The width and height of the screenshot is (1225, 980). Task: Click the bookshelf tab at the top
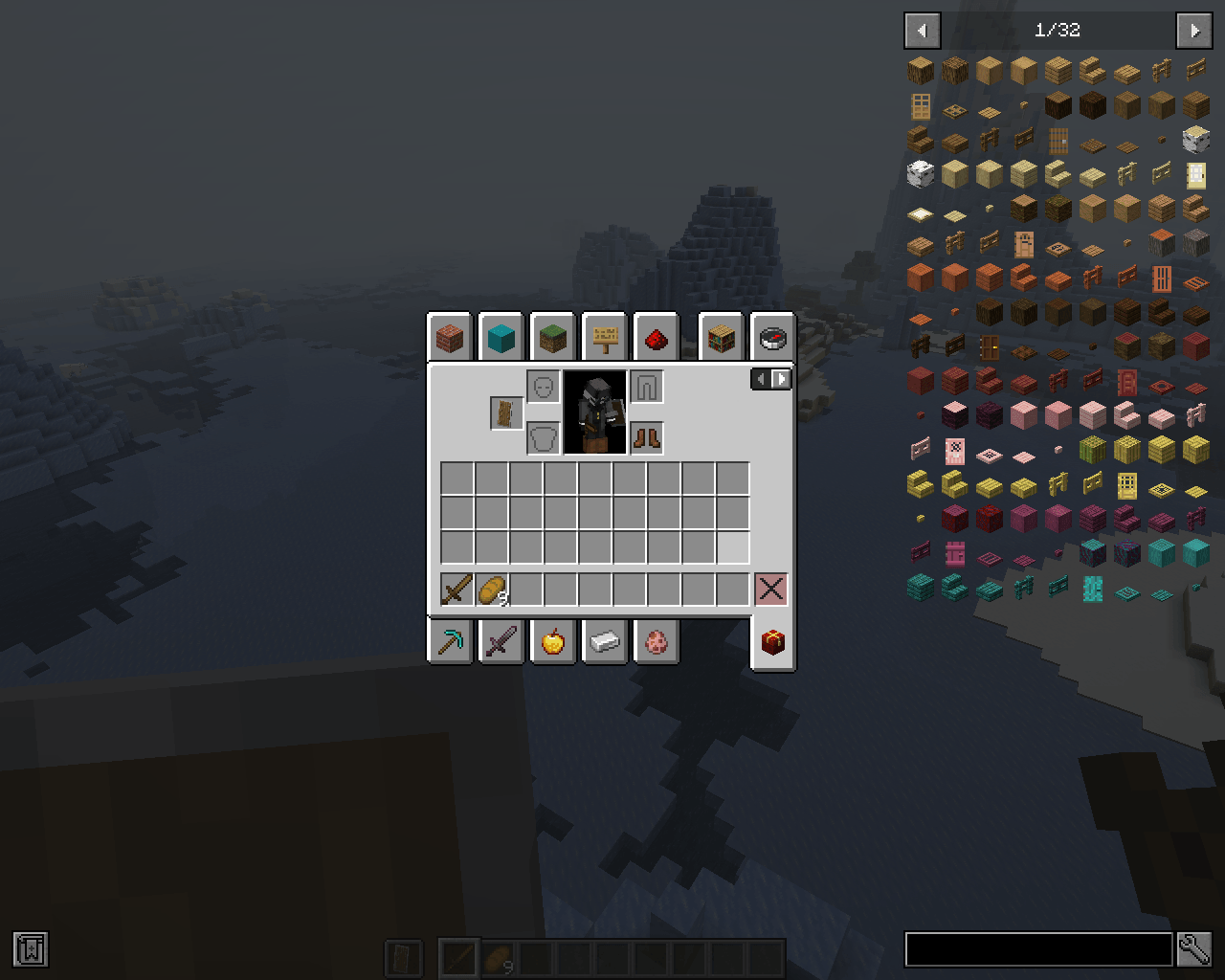(720, 337)
